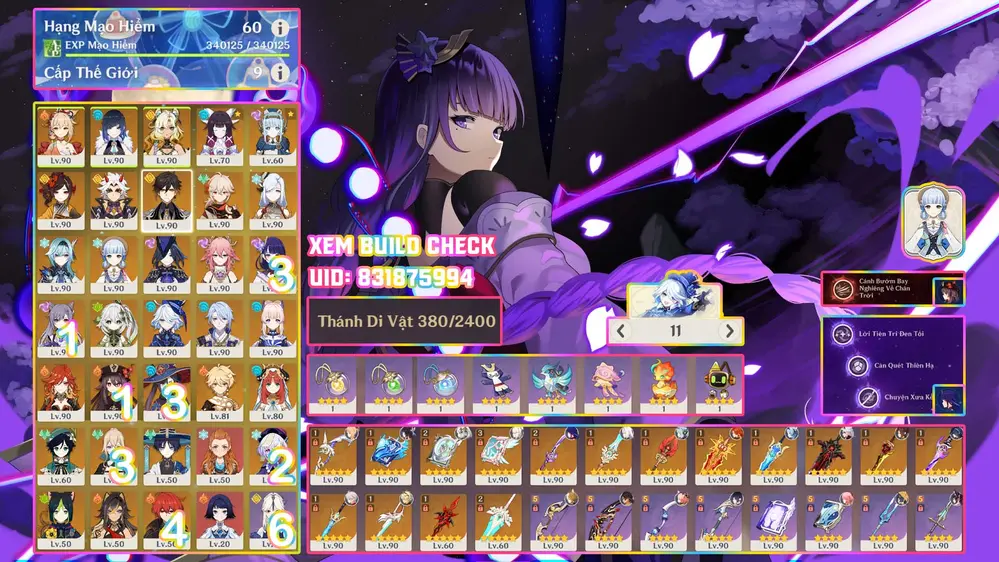Choose the Arataki Itto character tile

[x=113, y=199]
